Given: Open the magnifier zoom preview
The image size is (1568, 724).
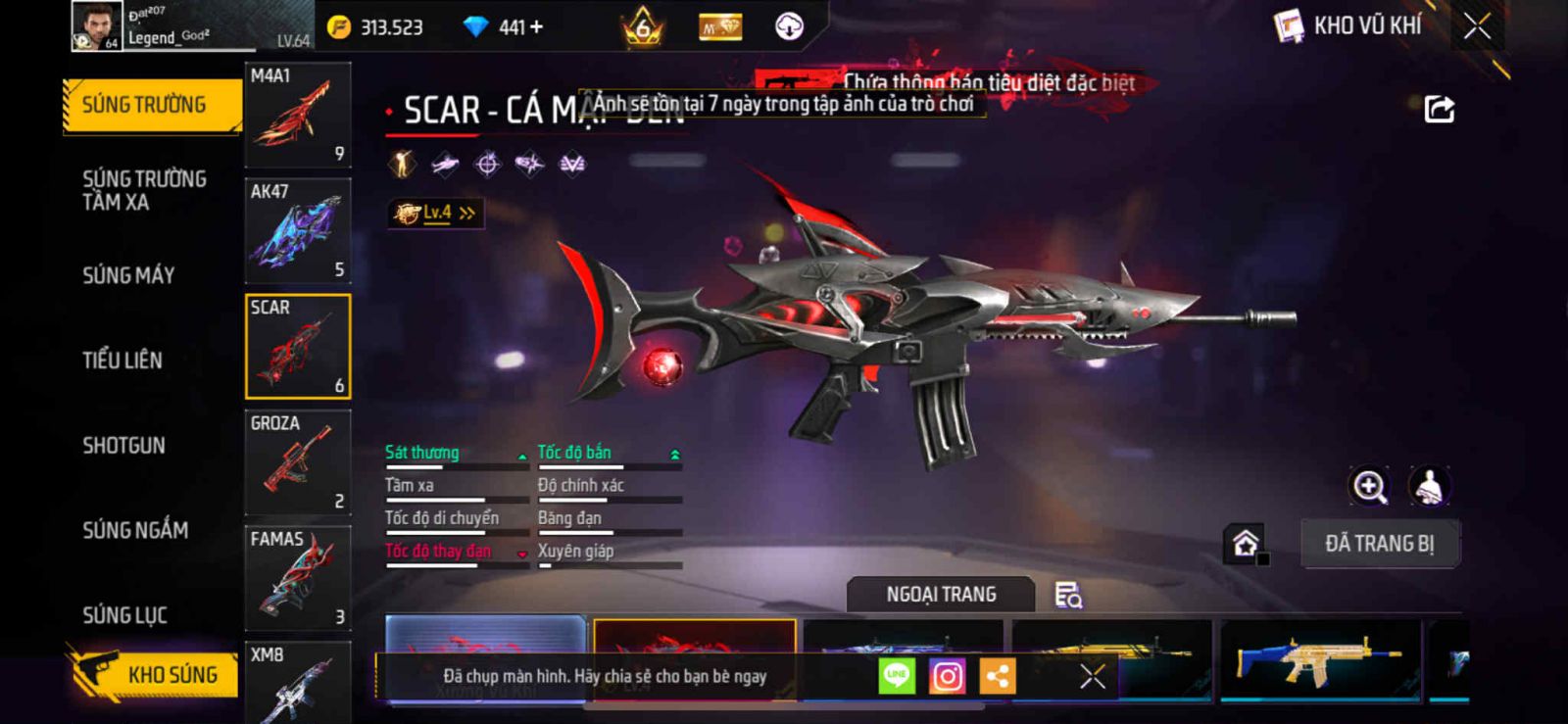Looking at the screenshot, I should pyautogui.click(x=1369, y=486).
